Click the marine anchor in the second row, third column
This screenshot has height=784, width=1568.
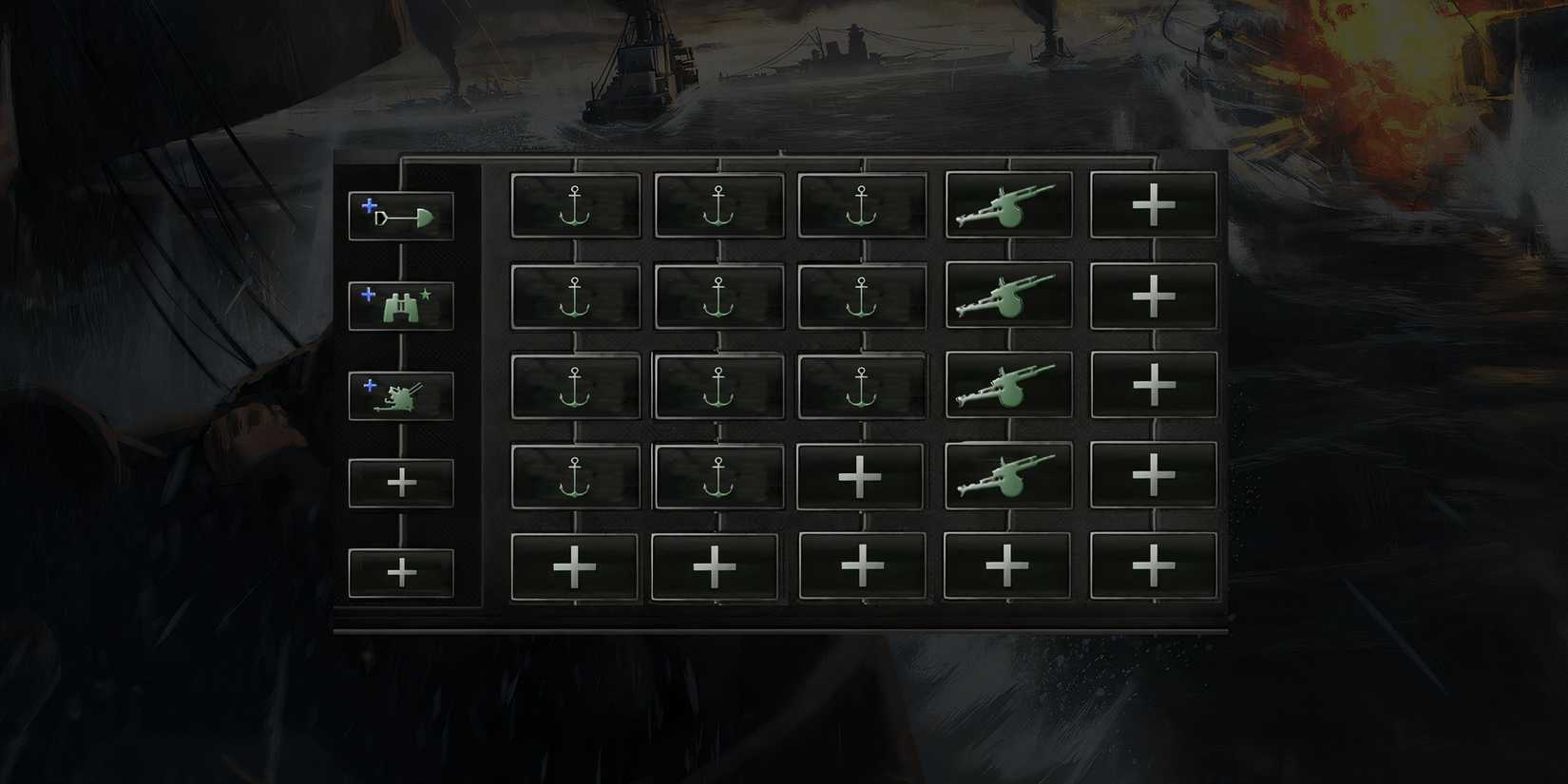point(862,295)
